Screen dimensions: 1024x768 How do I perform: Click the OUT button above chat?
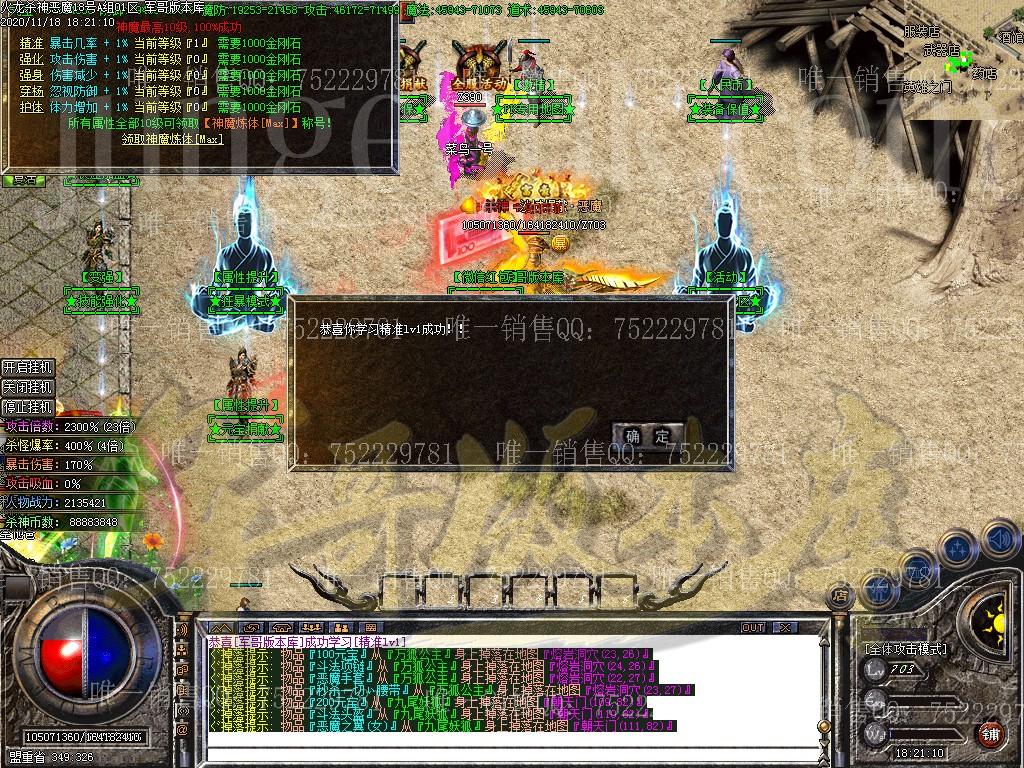pos(752,628)
